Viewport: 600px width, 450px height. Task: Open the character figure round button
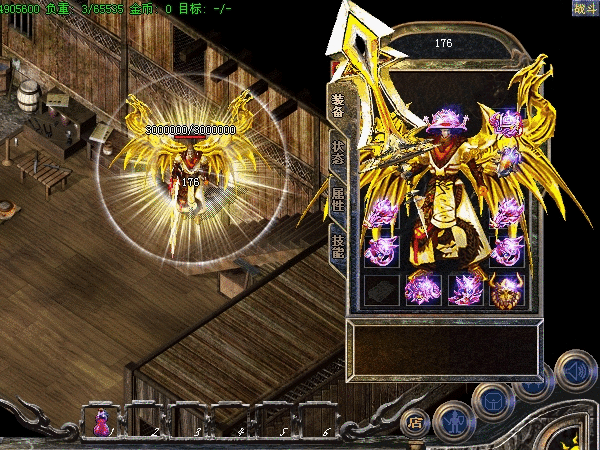point(452,420)
